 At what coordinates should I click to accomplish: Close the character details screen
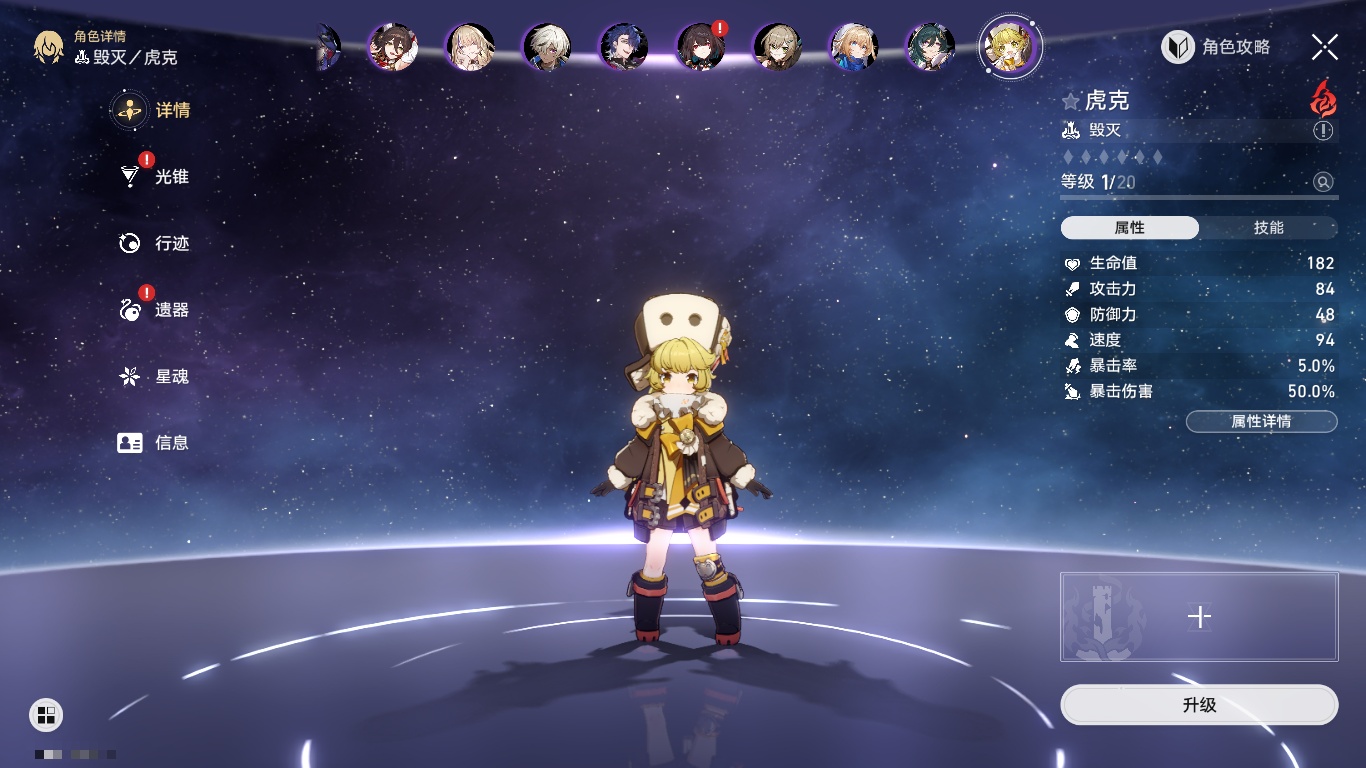pyautogui.click(x=1324, y=47)
